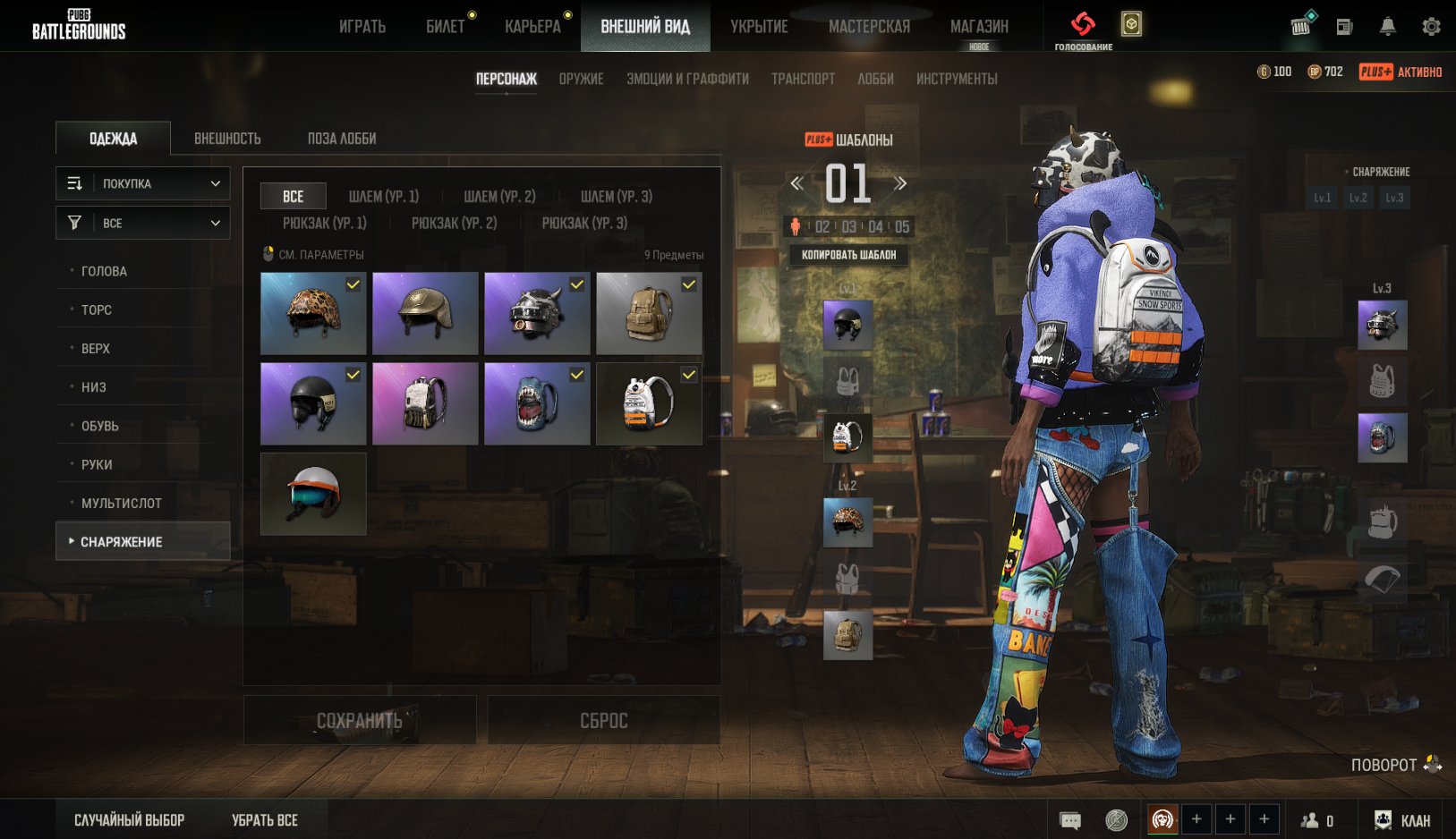
Task: Switch to the МАСТЕРСКАЯ tab
Action: tap(869, 27)
